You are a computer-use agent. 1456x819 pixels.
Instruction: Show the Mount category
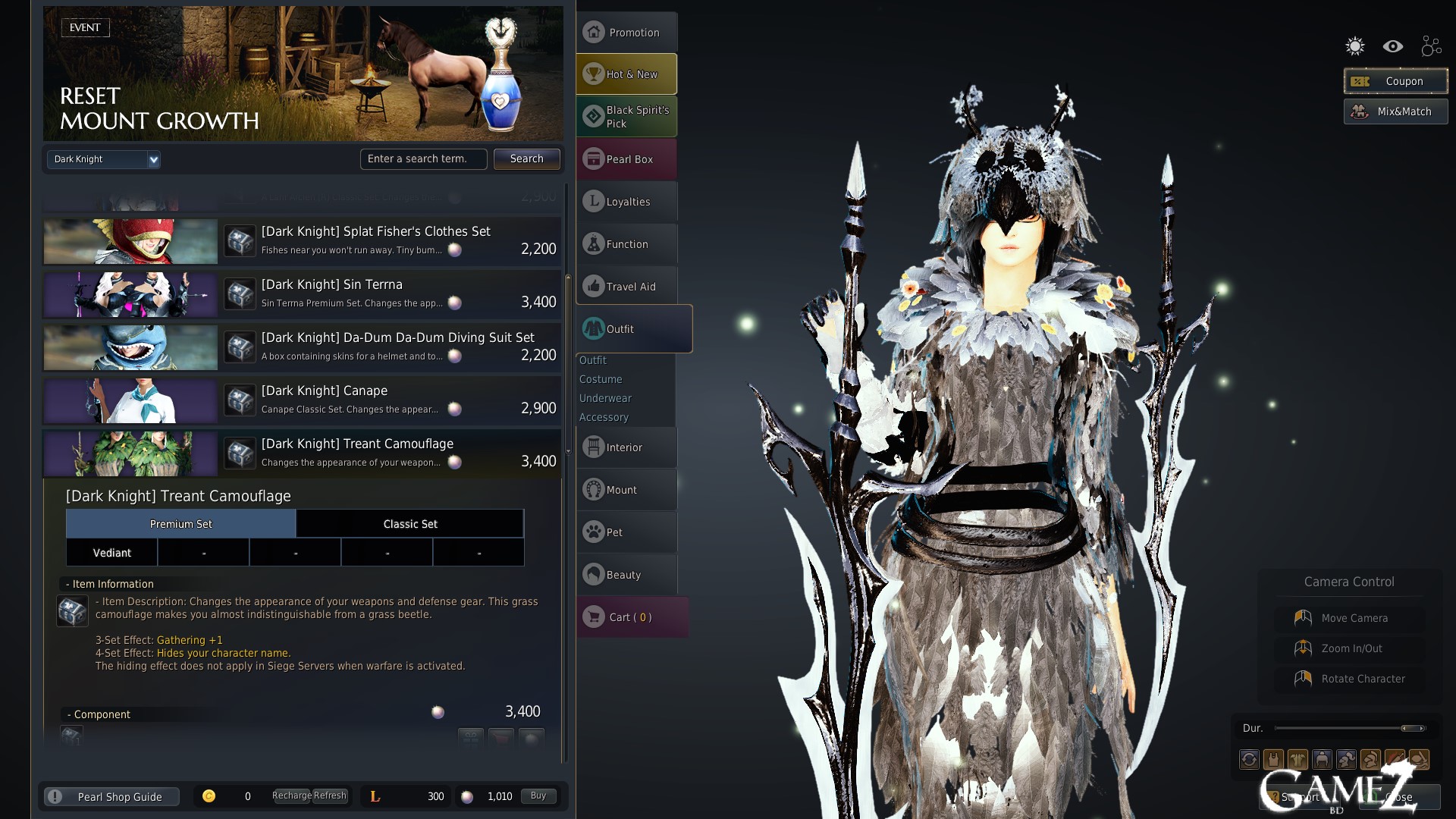626,490
